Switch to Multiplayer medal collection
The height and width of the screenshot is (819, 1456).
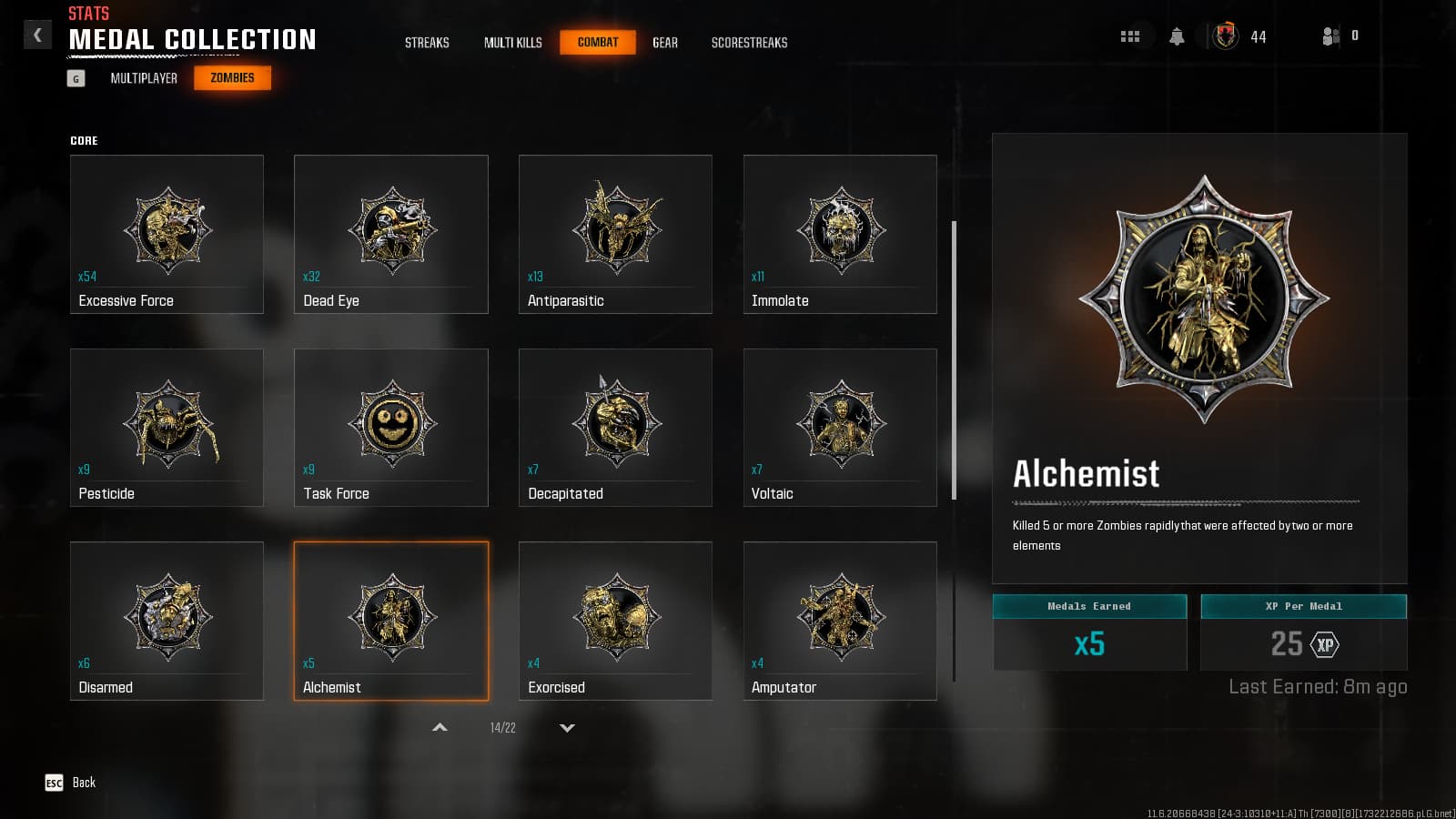click(x=144, y=78)
